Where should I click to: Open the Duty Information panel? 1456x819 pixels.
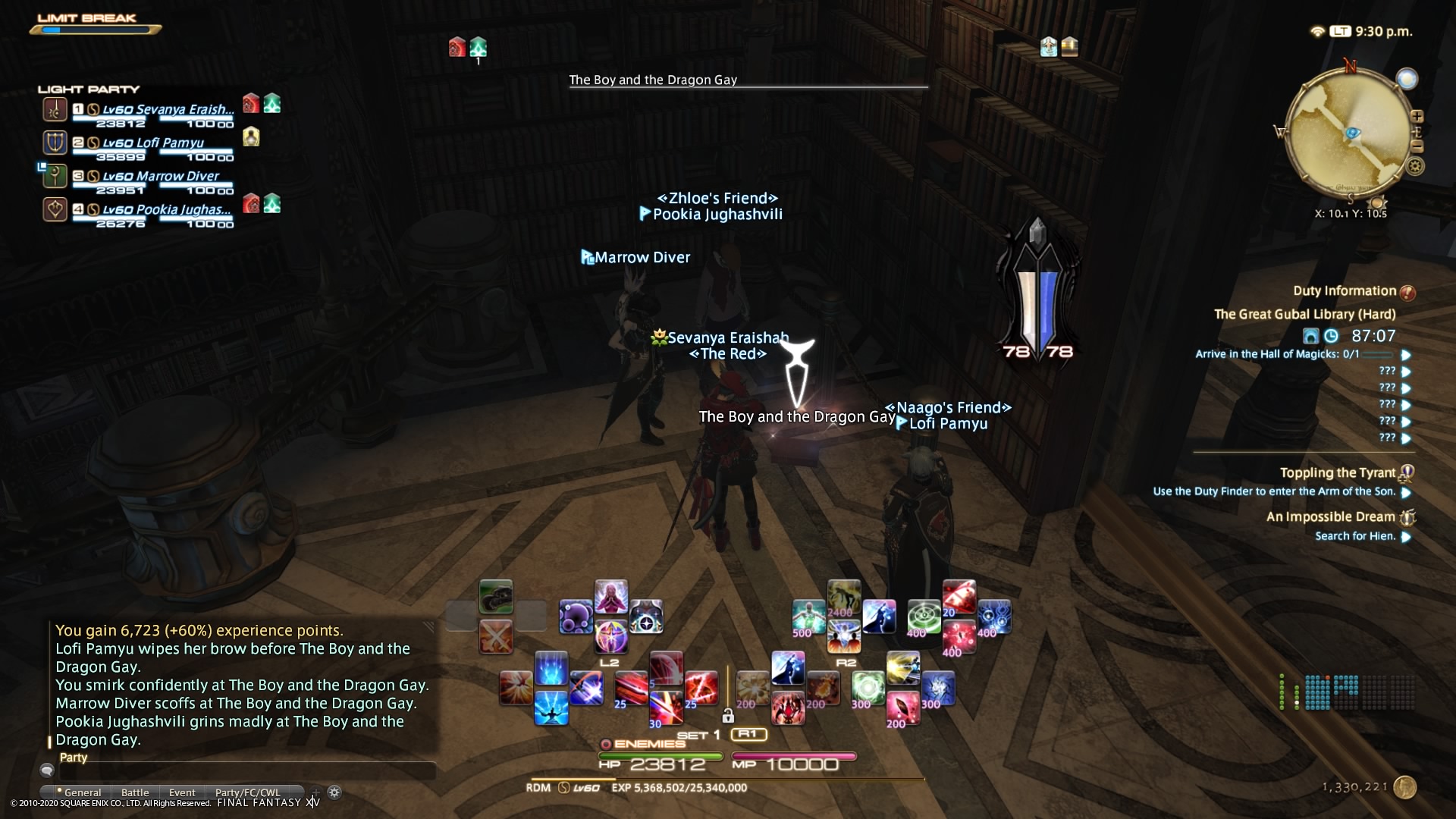pyautogui.click(x=1344, y=291)
